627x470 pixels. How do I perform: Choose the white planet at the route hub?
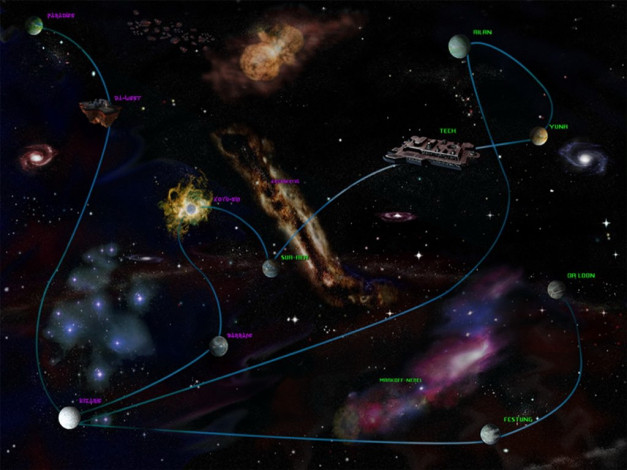[x=69, y=417]
